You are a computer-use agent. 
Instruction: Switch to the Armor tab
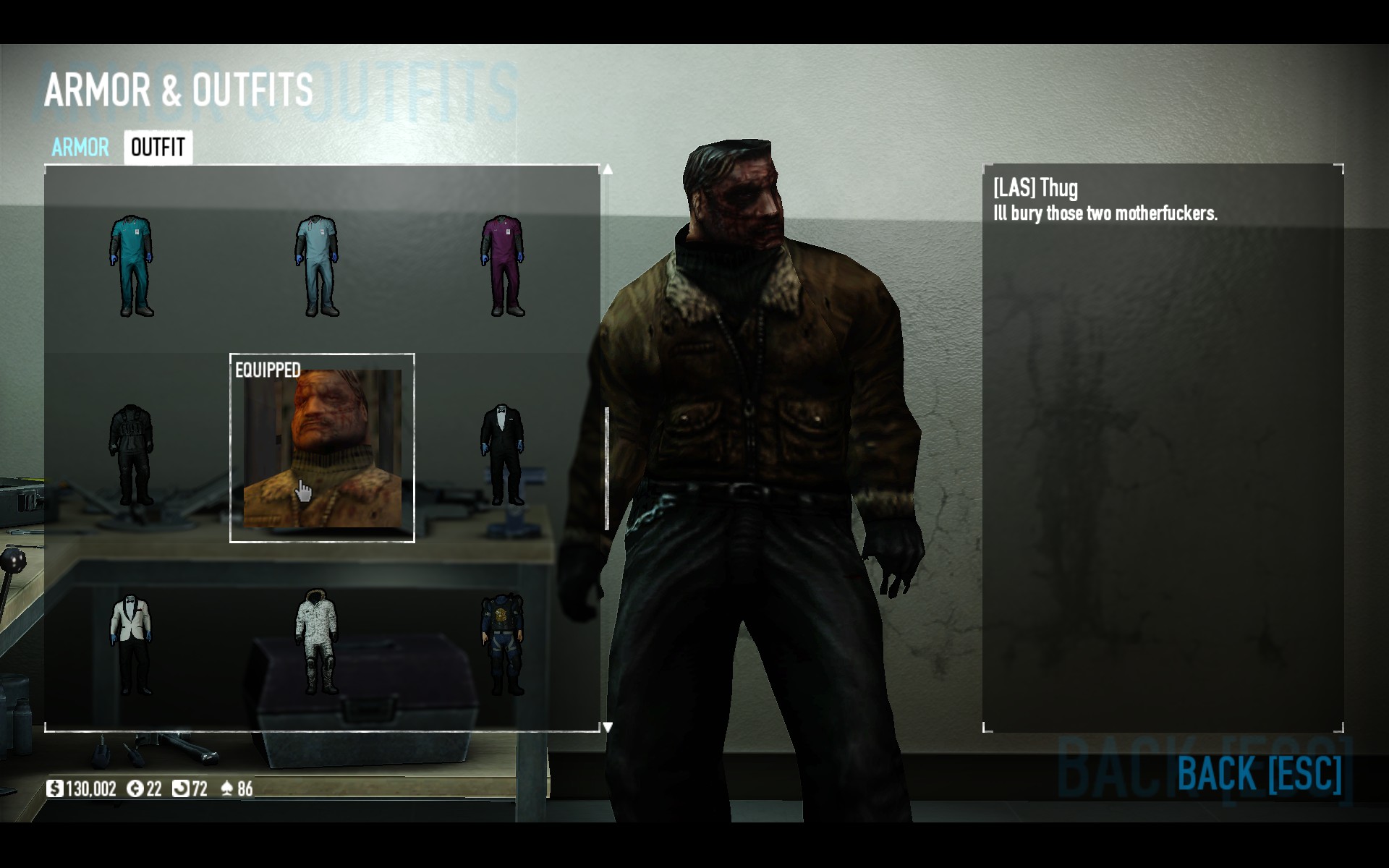tap(80, 148)
